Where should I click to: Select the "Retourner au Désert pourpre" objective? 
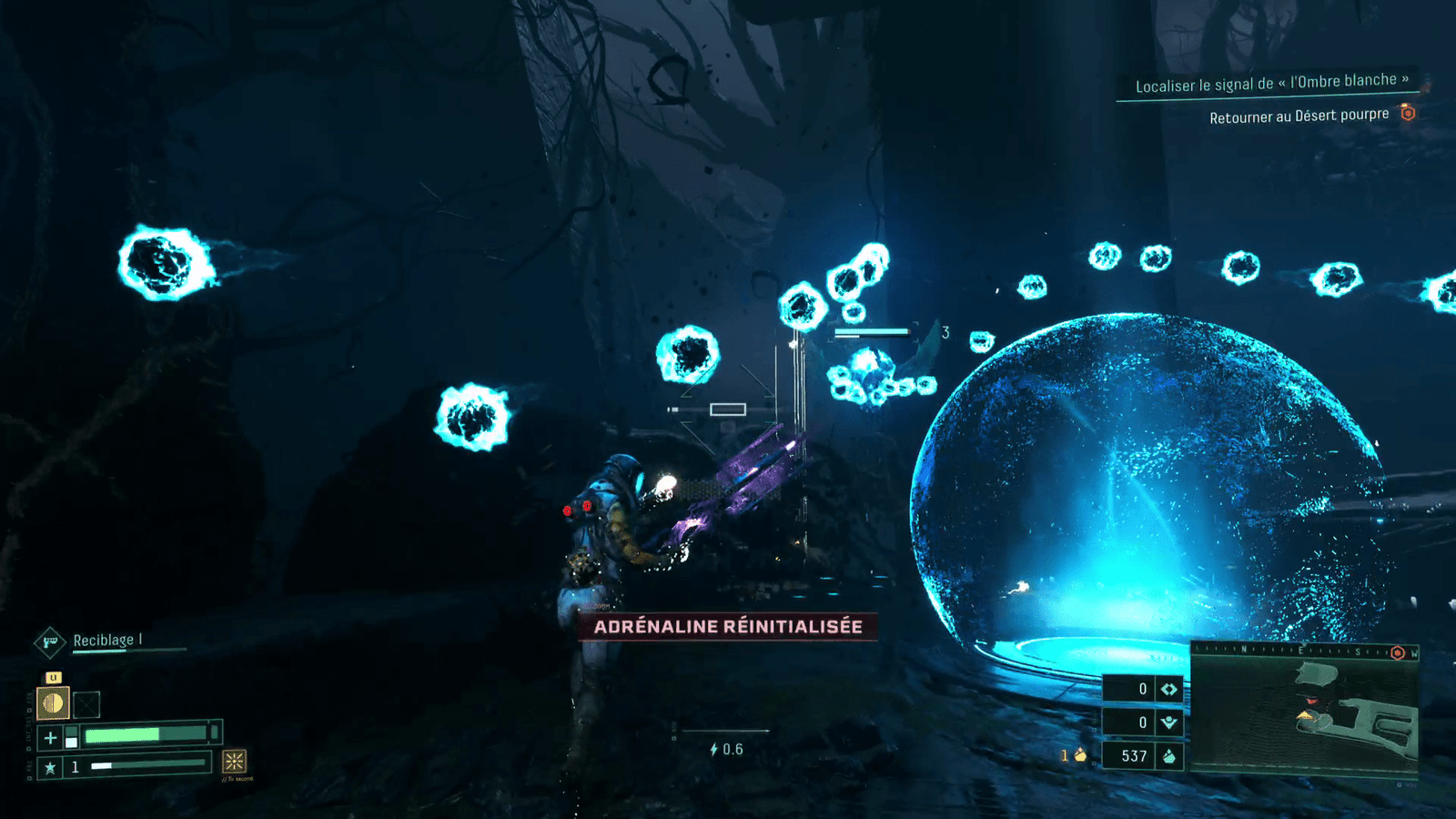pos(1299,116)
